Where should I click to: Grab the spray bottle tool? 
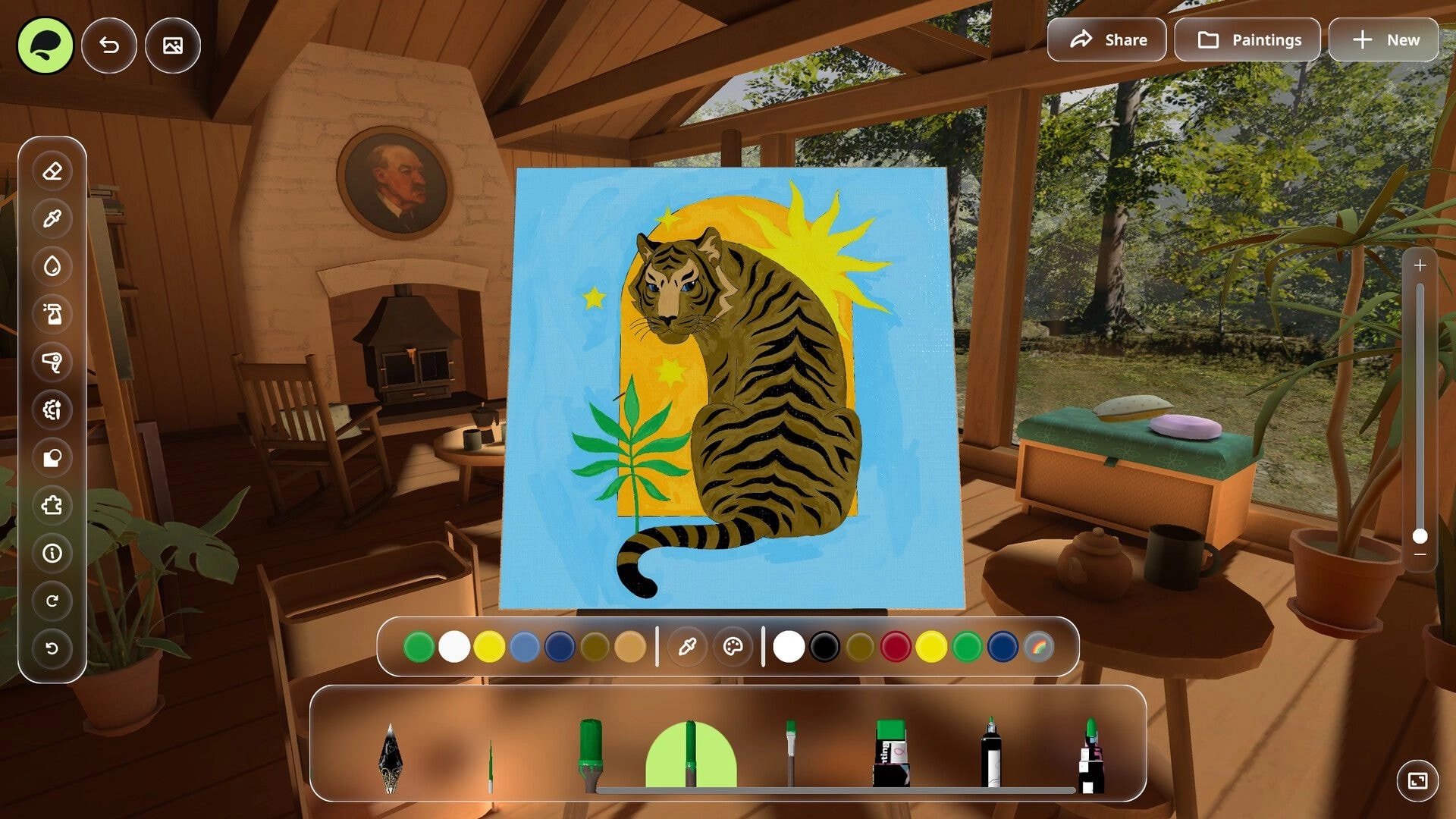point(52,315)
